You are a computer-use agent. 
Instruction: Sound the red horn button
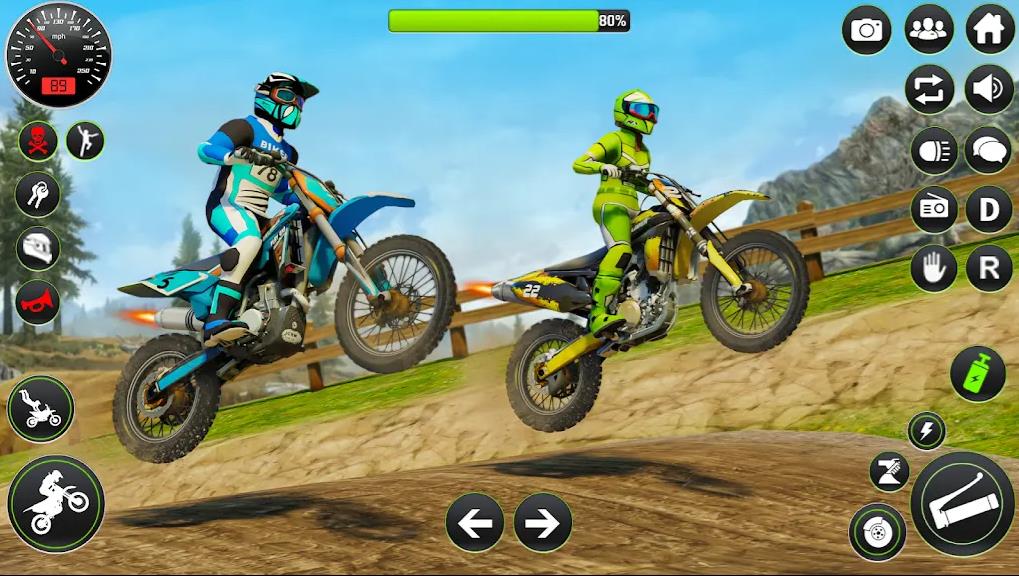[x=38, y=301]
